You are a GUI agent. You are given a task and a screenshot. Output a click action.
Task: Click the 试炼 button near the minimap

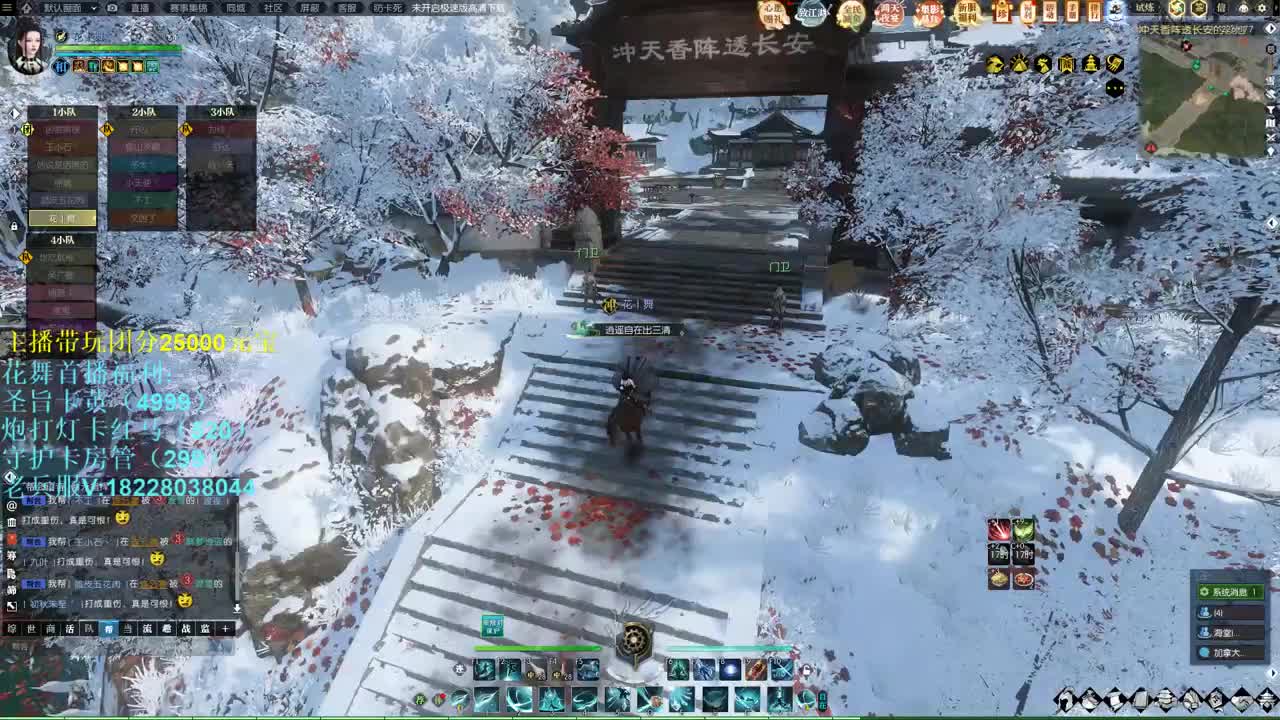[x=1144, y=9]
